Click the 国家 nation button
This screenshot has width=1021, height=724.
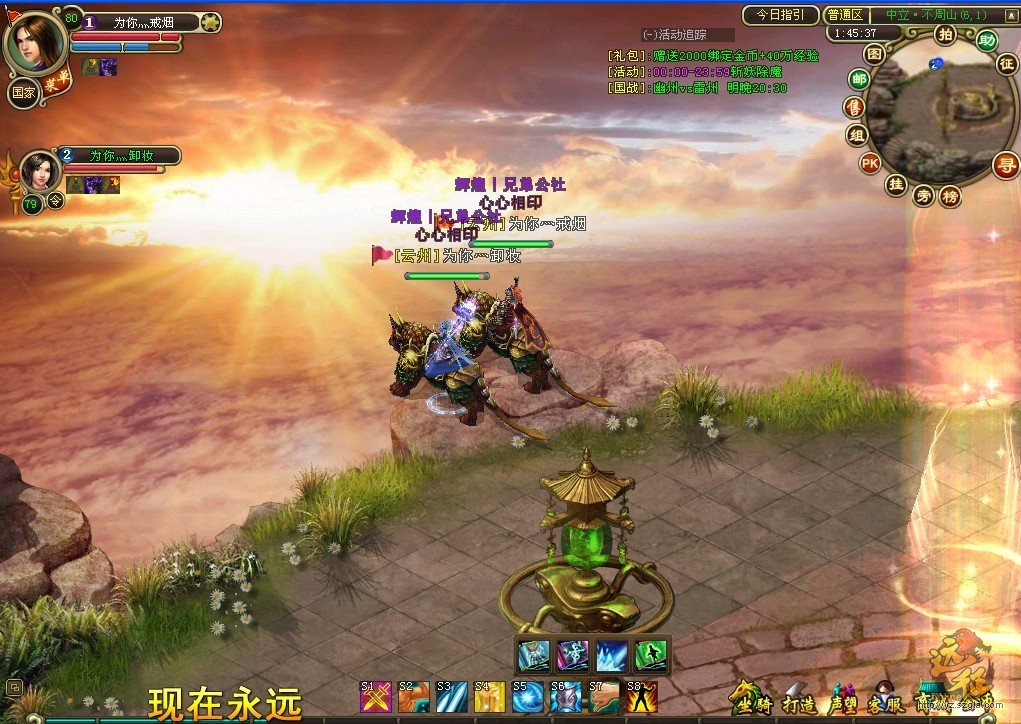24,92
